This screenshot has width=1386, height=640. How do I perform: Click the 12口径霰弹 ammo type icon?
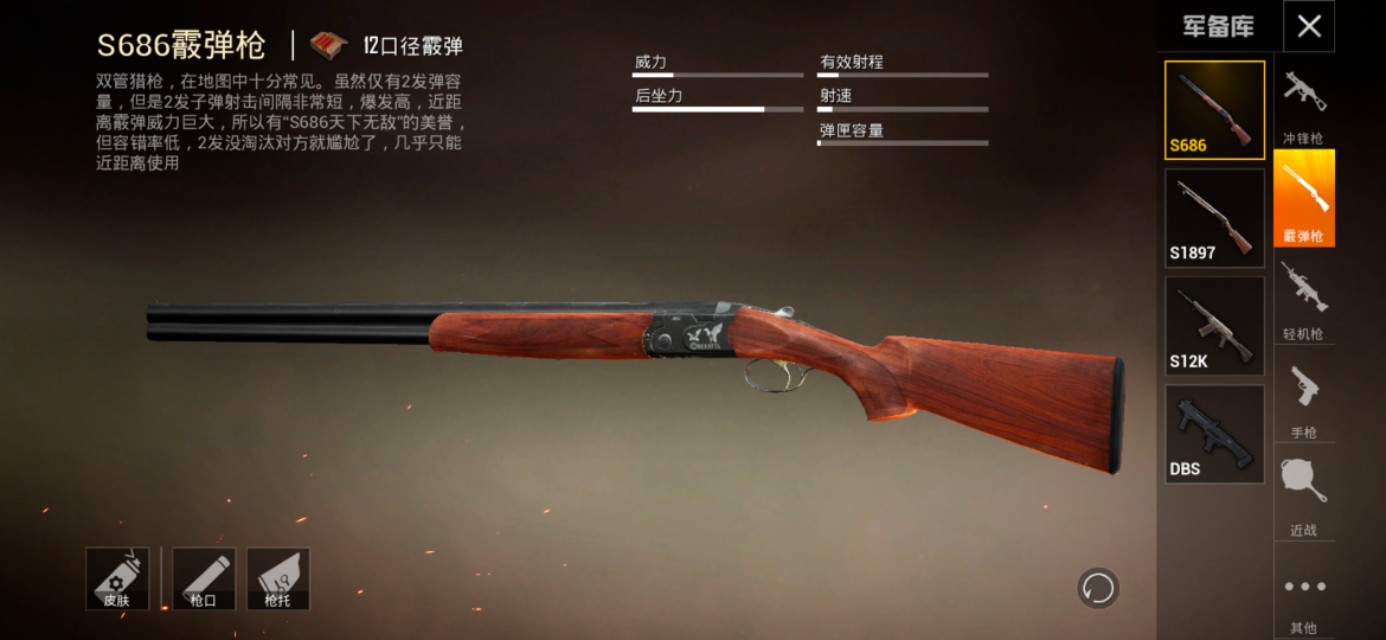(x=328, y=45)
